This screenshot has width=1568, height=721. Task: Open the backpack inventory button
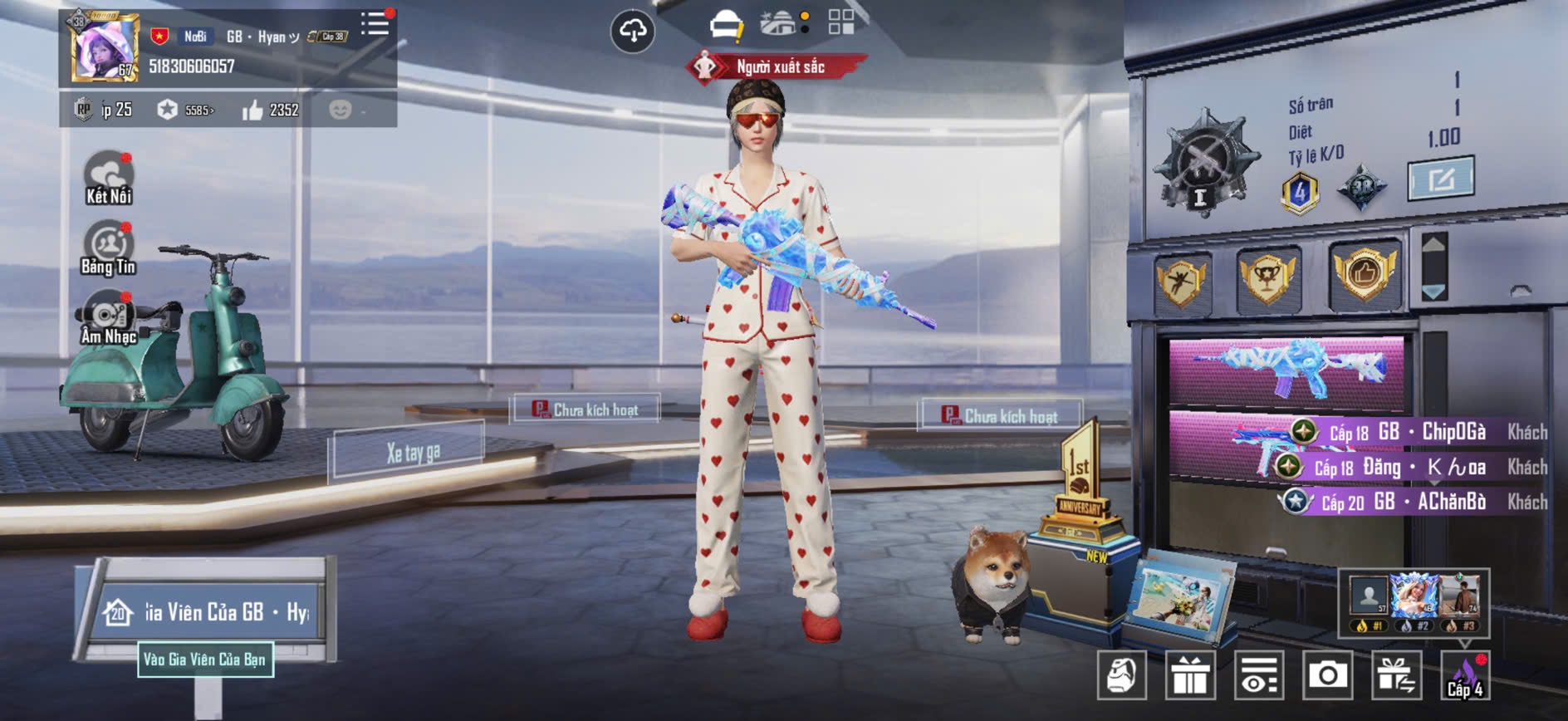pos(1121,675)
